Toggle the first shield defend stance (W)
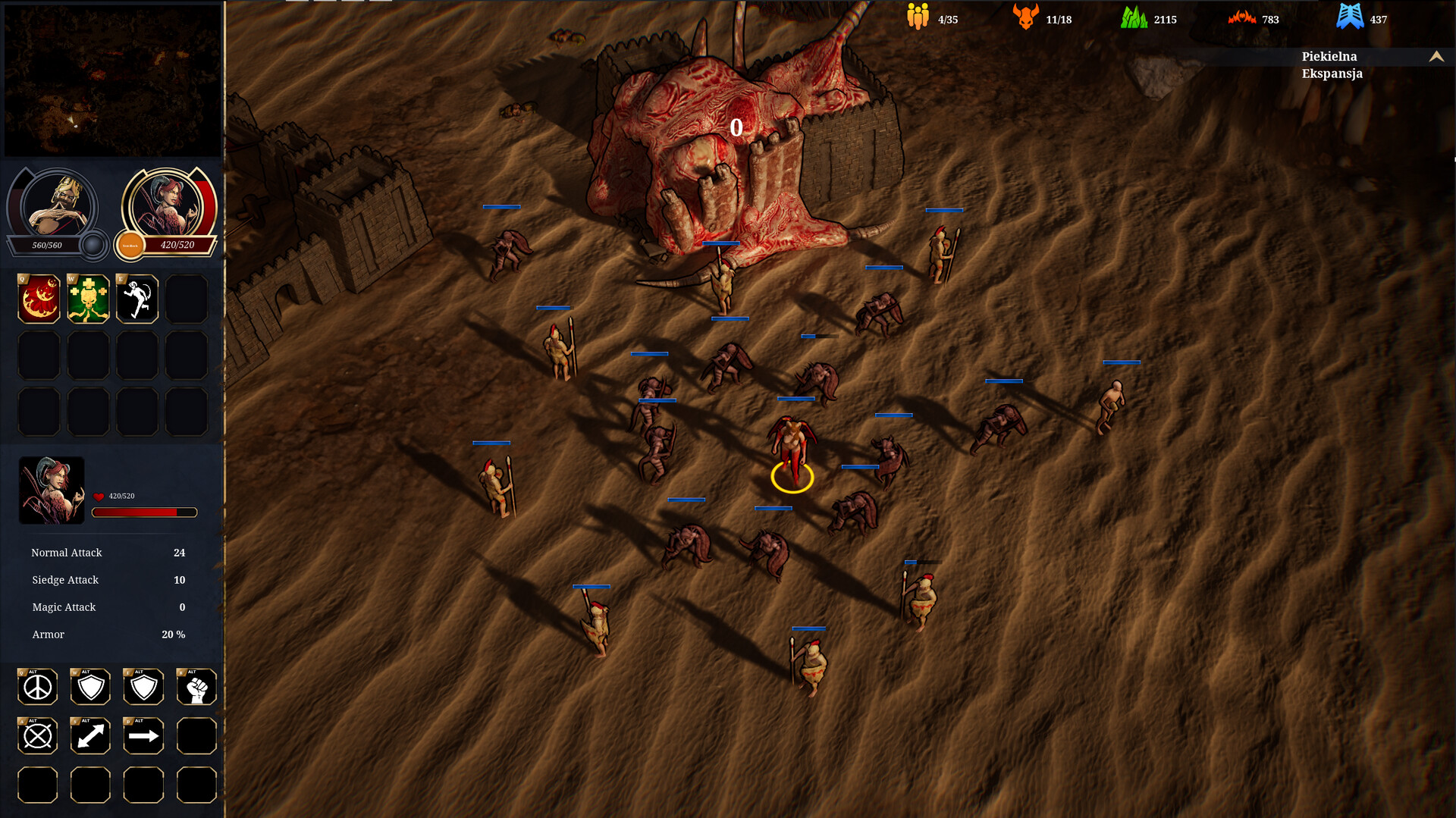1456x818 pixels. [x=90, y=687]
